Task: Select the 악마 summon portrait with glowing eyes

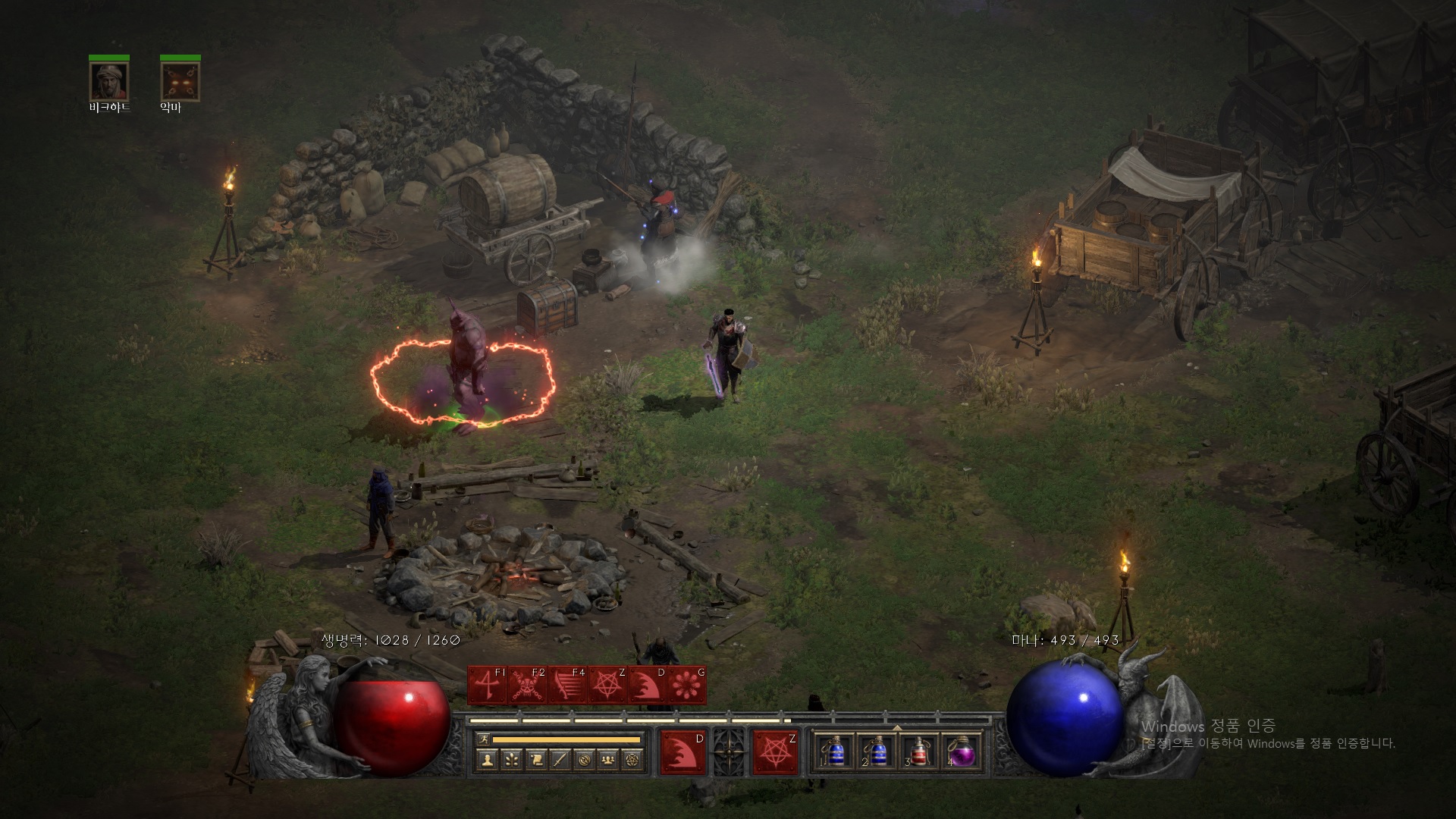Action: point(180,81)
